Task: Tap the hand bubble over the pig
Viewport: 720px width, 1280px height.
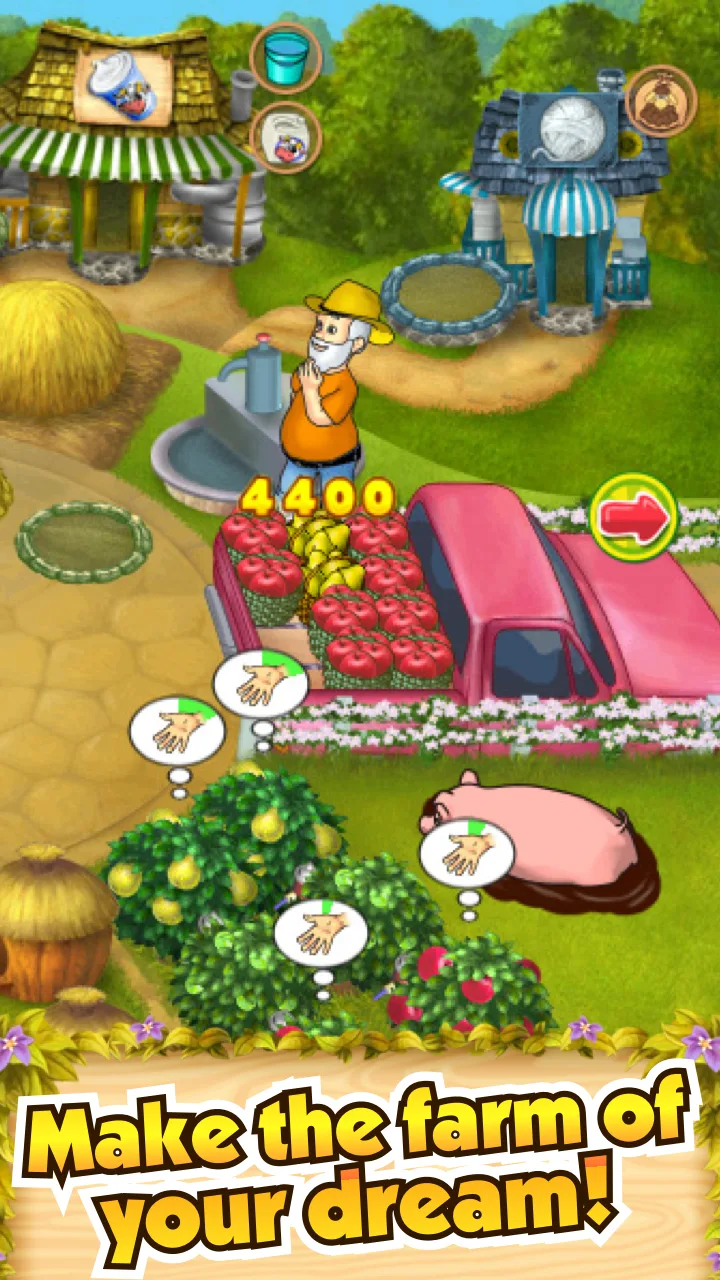Action: [466, 855]
